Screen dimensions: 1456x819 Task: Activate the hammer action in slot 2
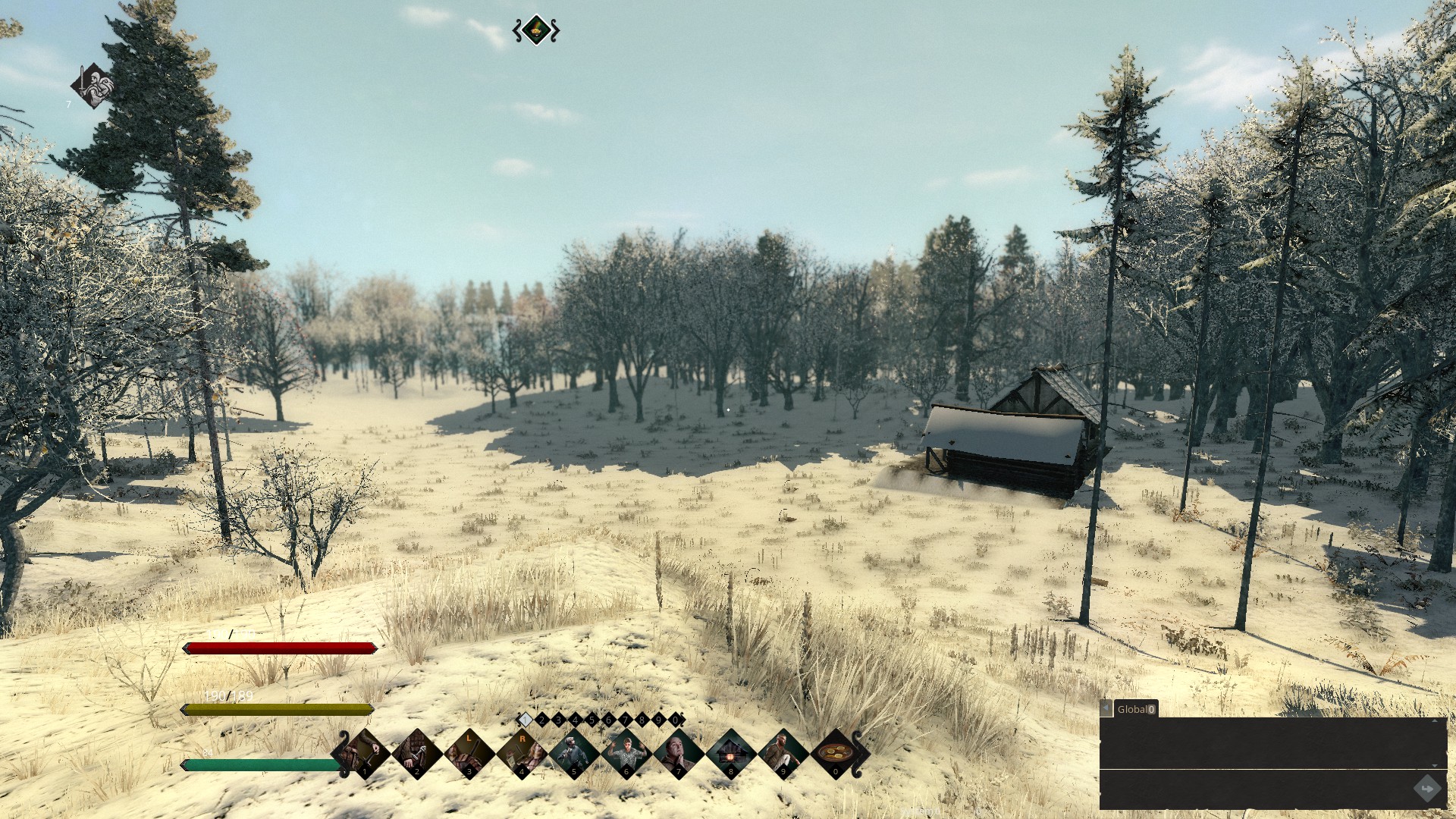416,754
